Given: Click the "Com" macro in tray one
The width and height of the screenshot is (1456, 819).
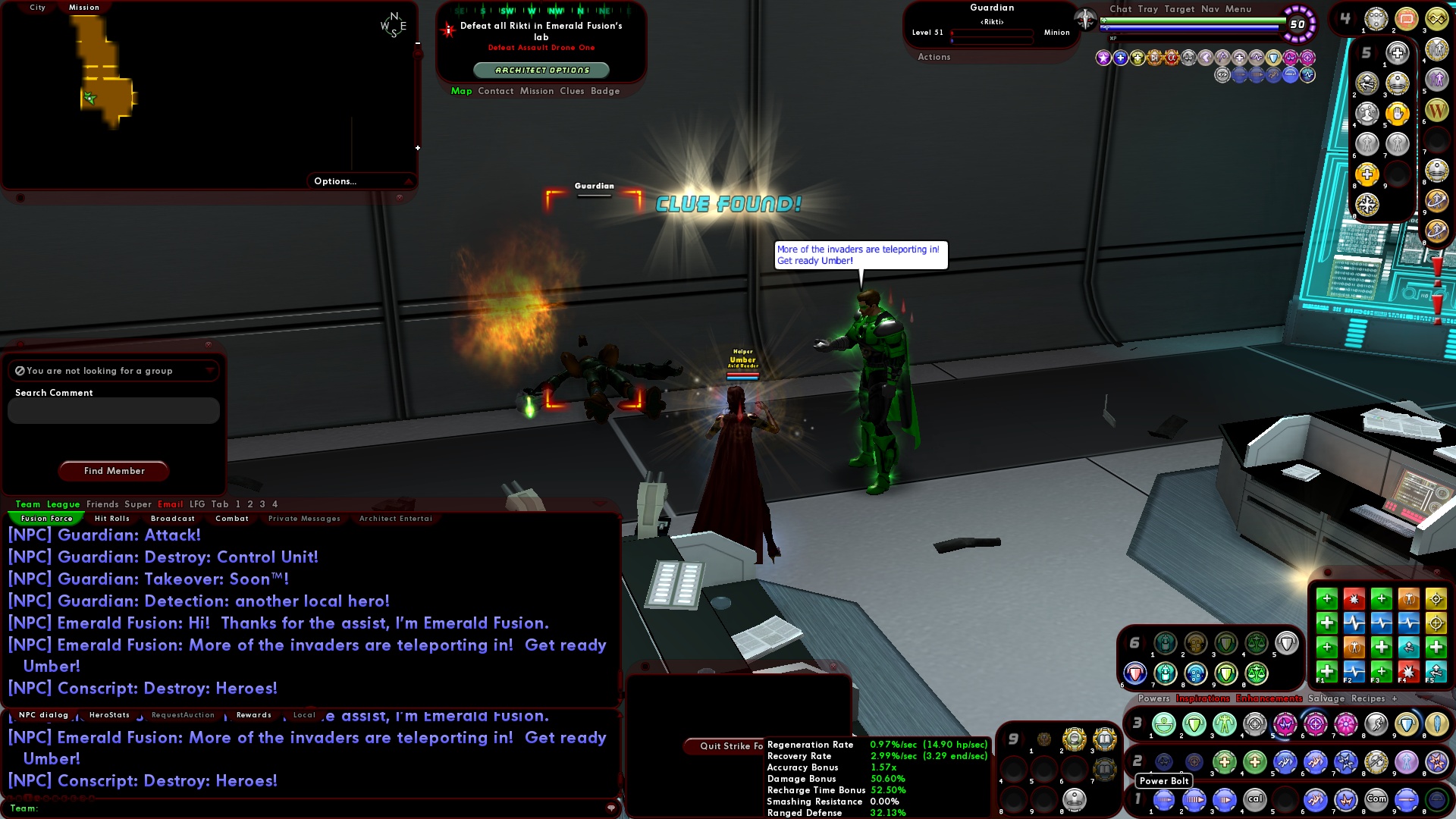Looking at the screenshot, I should tap(1376, 799).
